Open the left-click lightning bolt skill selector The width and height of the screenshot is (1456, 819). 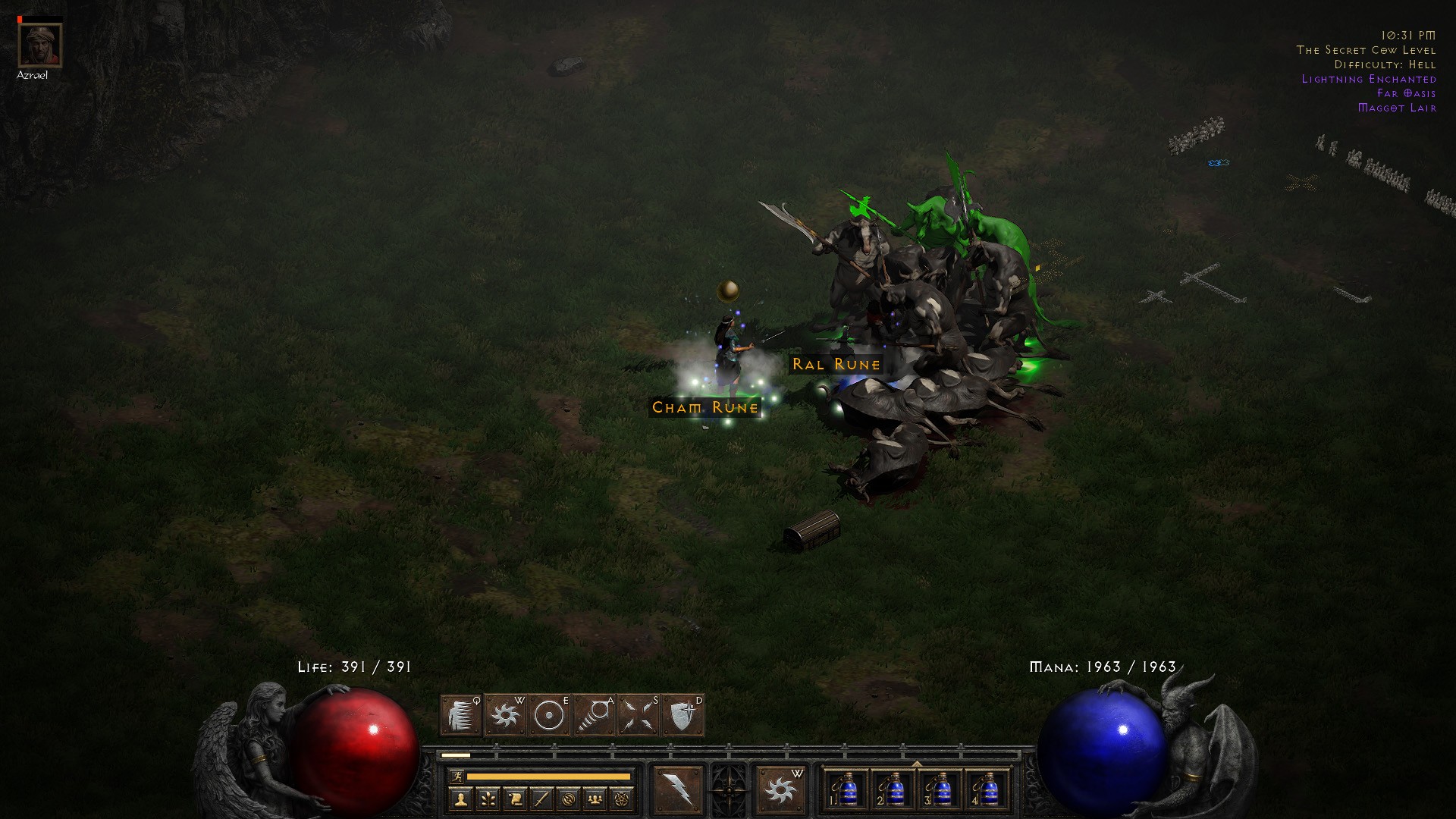pyautogui.click(x=678, y=791)
